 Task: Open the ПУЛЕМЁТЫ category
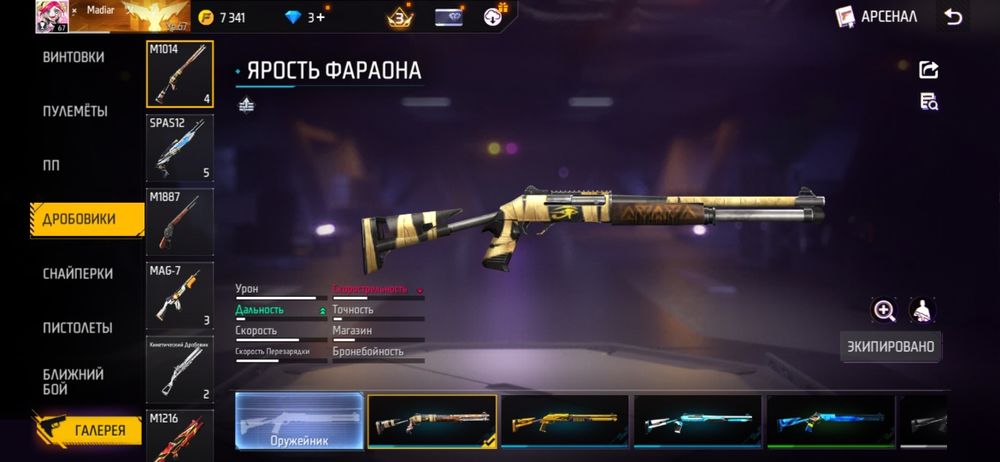[75, 111]
